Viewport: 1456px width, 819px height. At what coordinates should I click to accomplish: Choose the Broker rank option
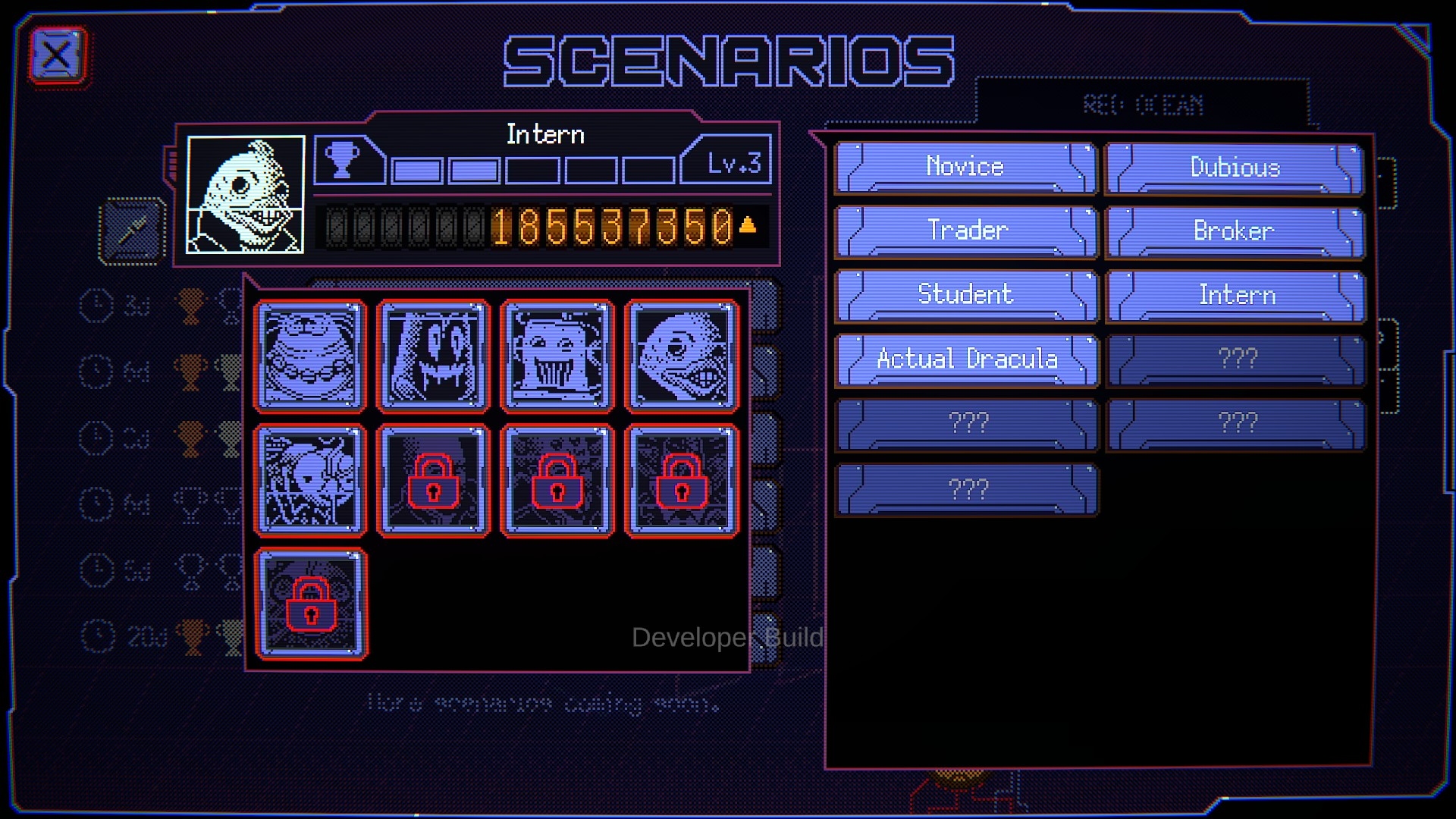(1235, 231)
